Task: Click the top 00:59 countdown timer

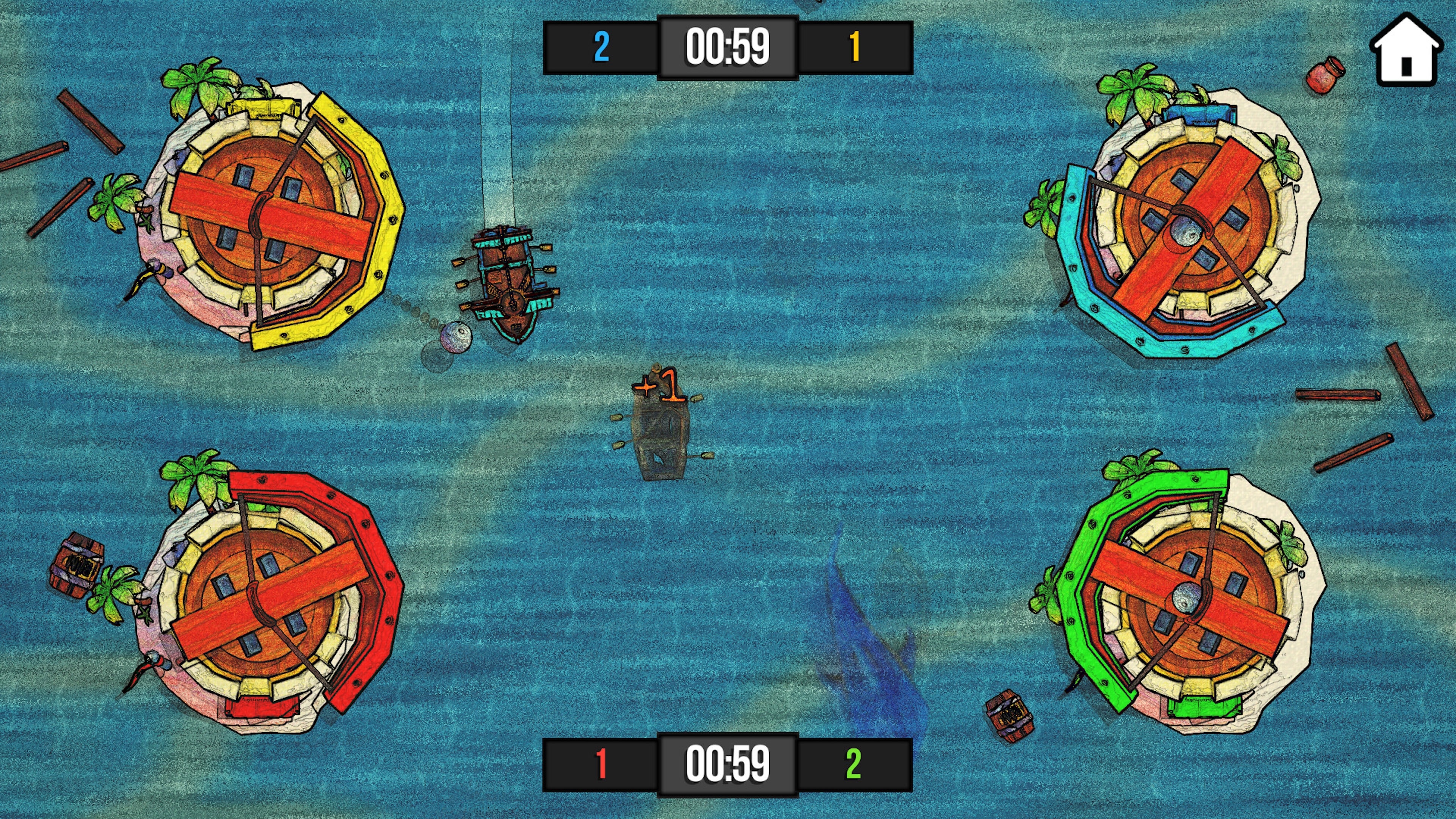Action: pos(728,47)
